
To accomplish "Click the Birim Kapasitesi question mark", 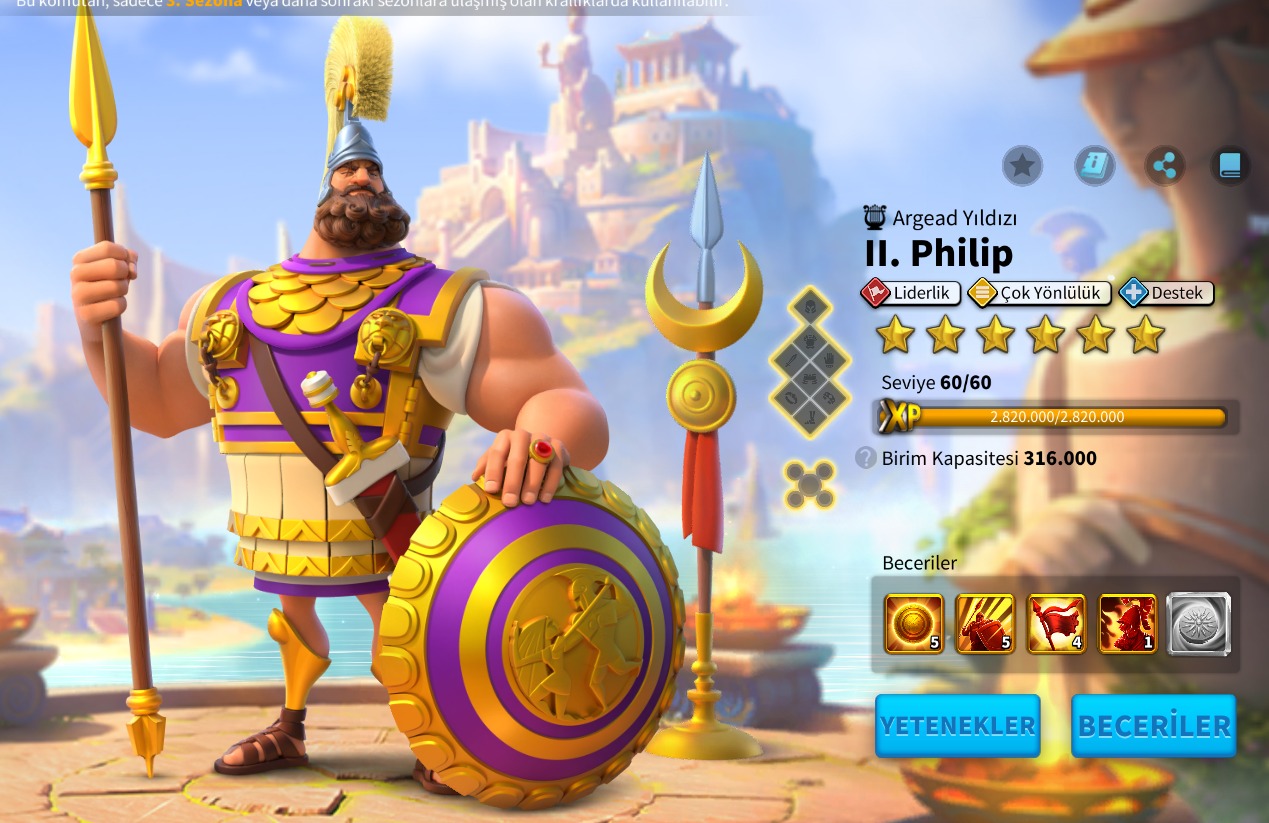I will pyautogui.click(x=866, y=458).
